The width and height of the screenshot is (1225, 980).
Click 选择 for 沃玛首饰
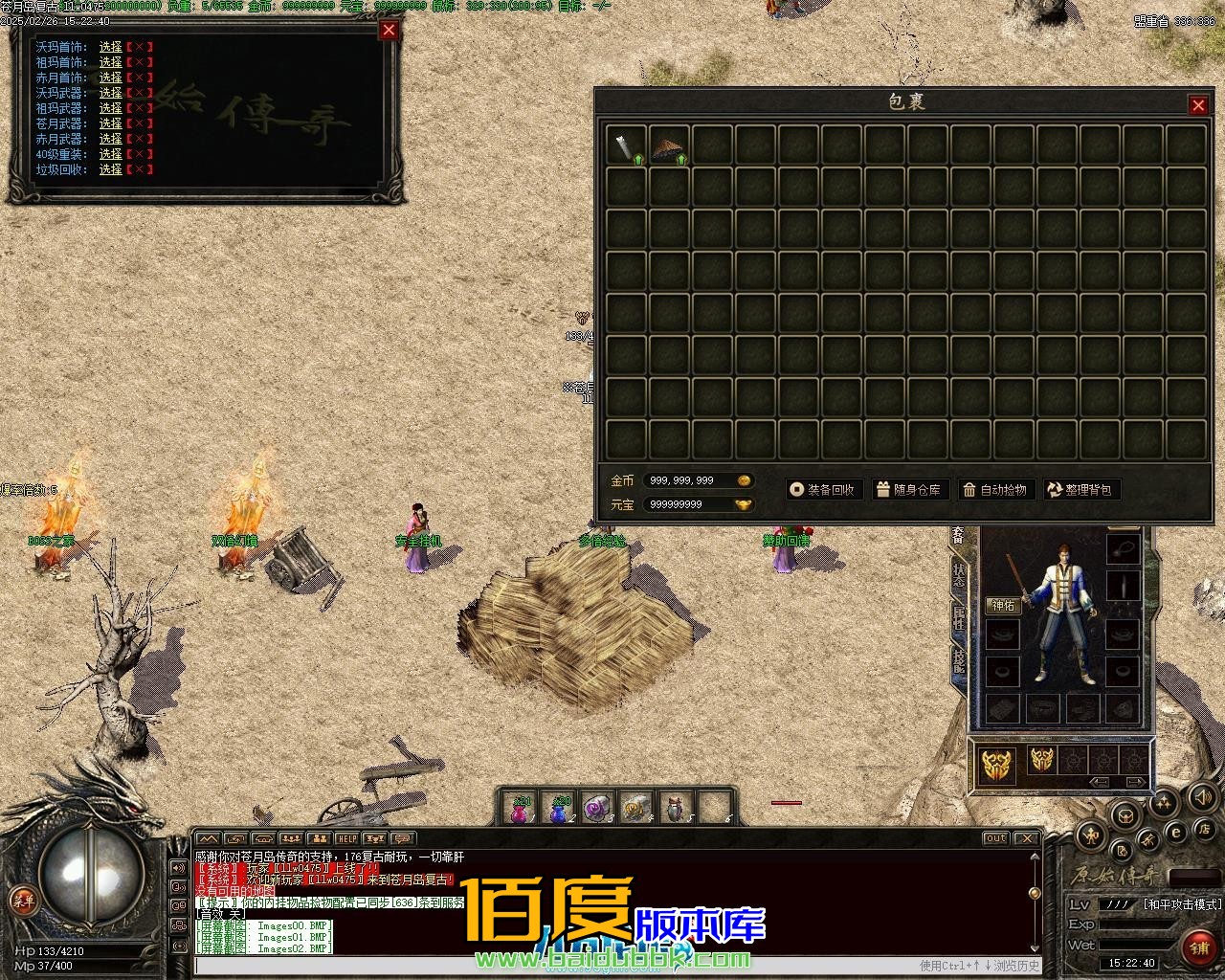coord(111,47)
